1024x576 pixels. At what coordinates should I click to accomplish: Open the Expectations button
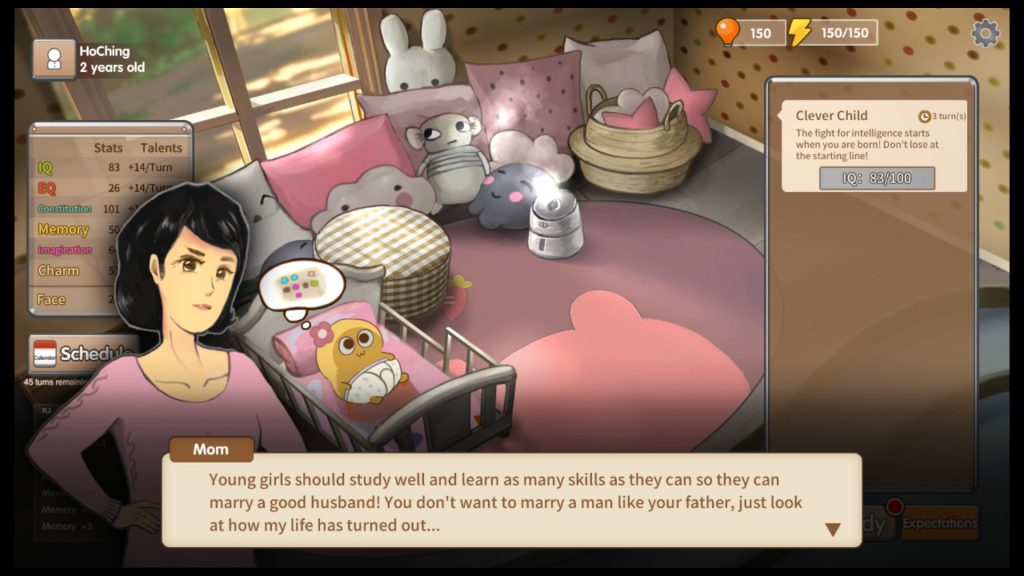coord(939,523)
